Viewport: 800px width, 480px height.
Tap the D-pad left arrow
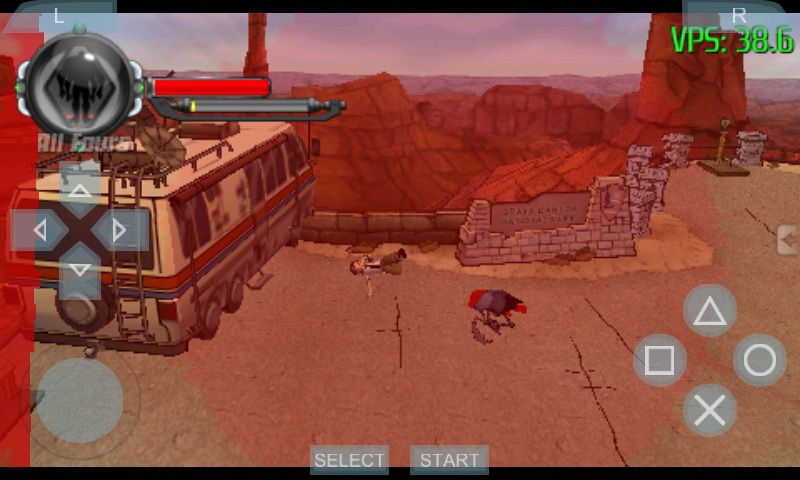point(39,230)
